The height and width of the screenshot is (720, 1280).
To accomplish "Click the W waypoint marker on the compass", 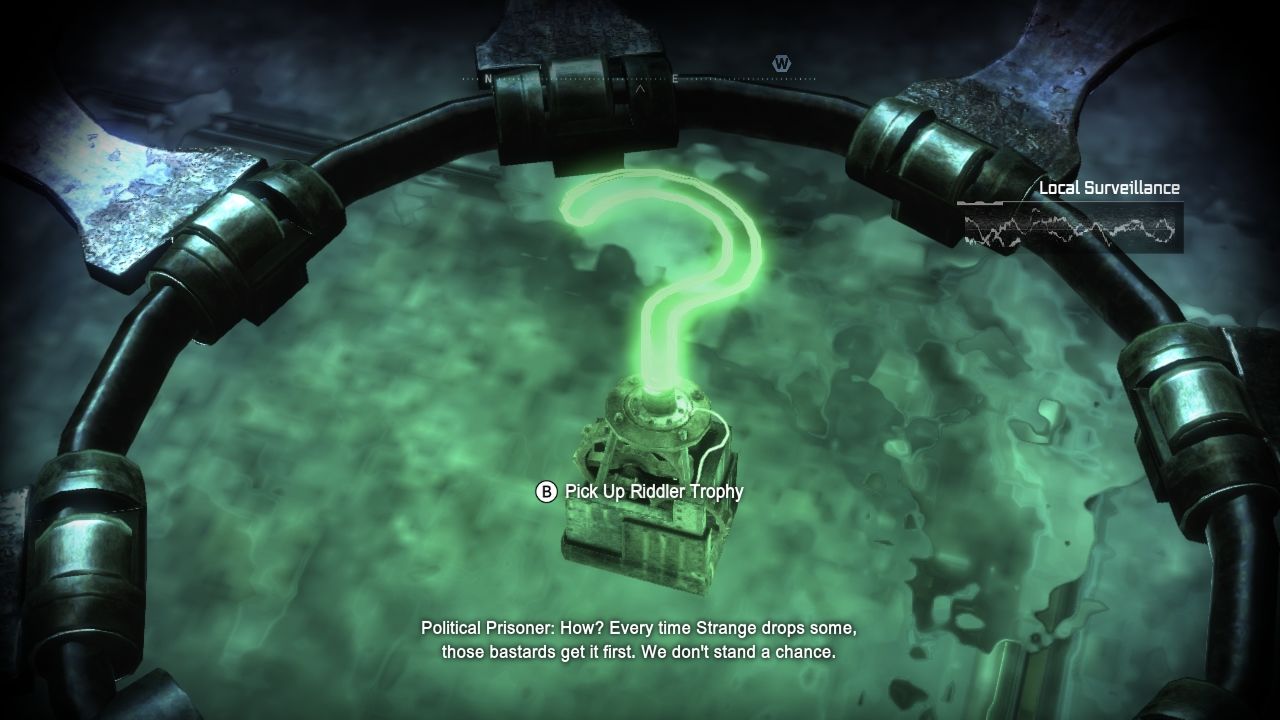I will coord(781,64).
